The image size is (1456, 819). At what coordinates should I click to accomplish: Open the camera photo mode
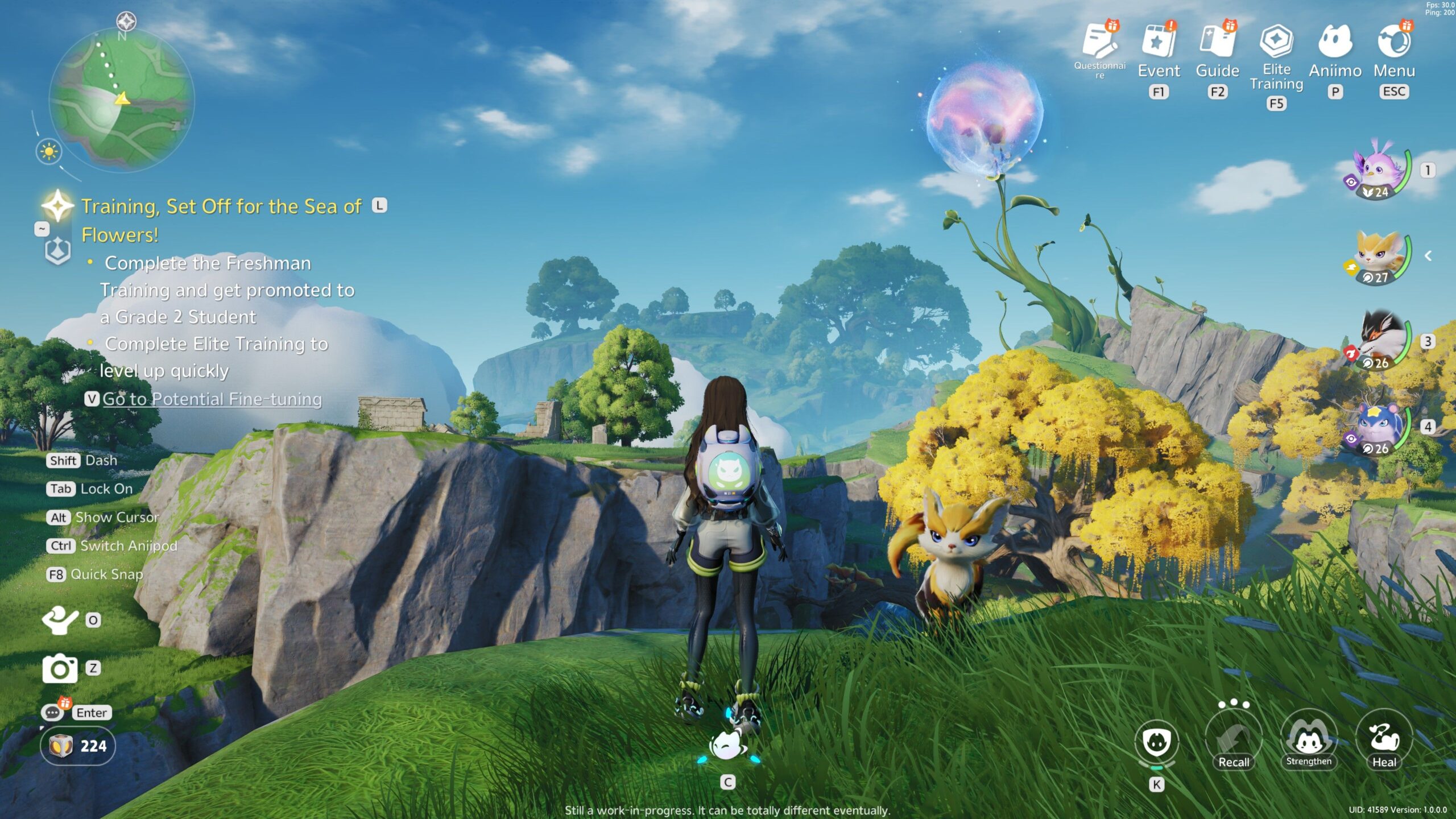pos(60,668)
